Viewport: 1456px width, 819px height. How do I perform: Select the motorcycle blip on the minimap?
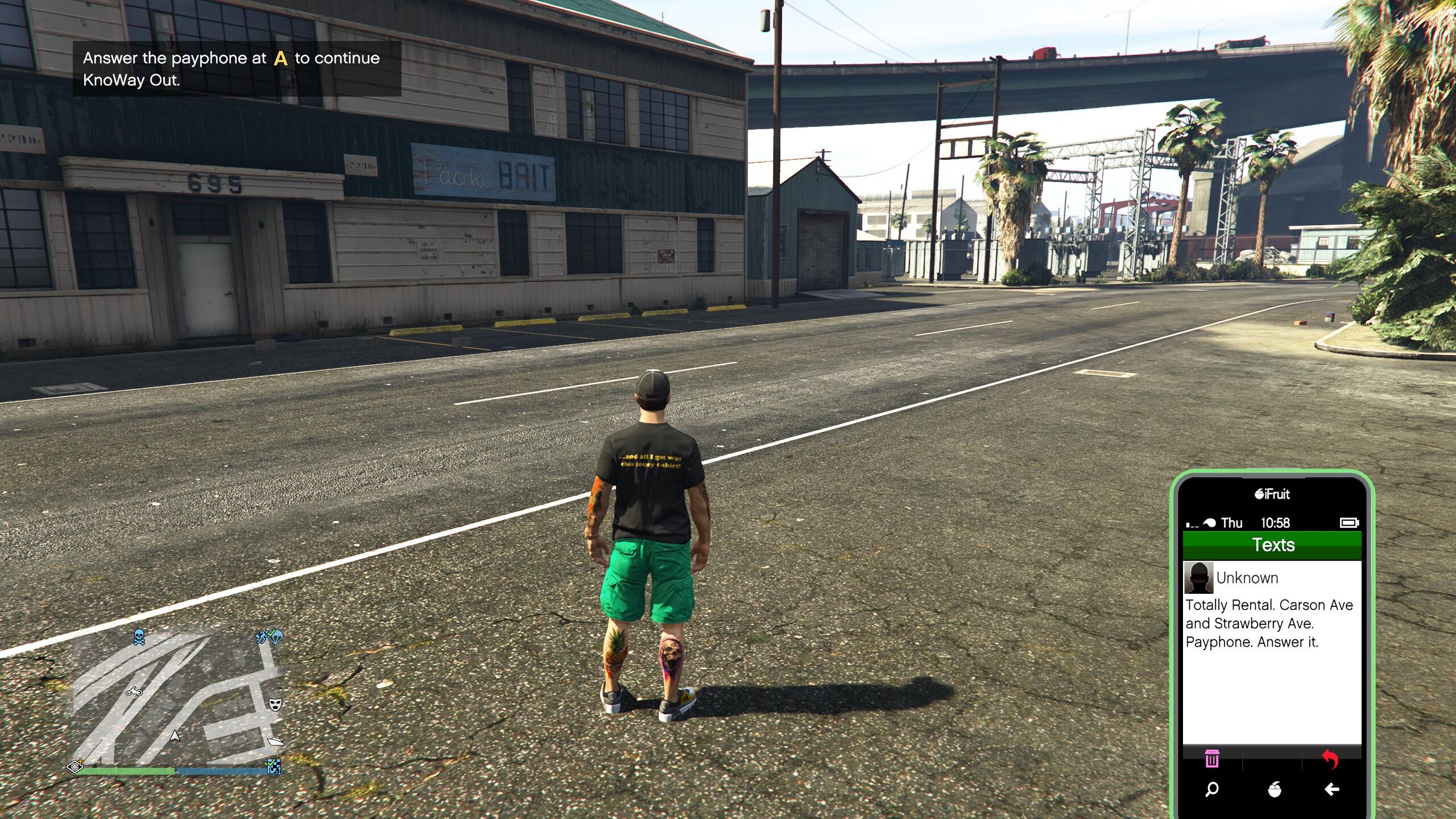(134, 692)
